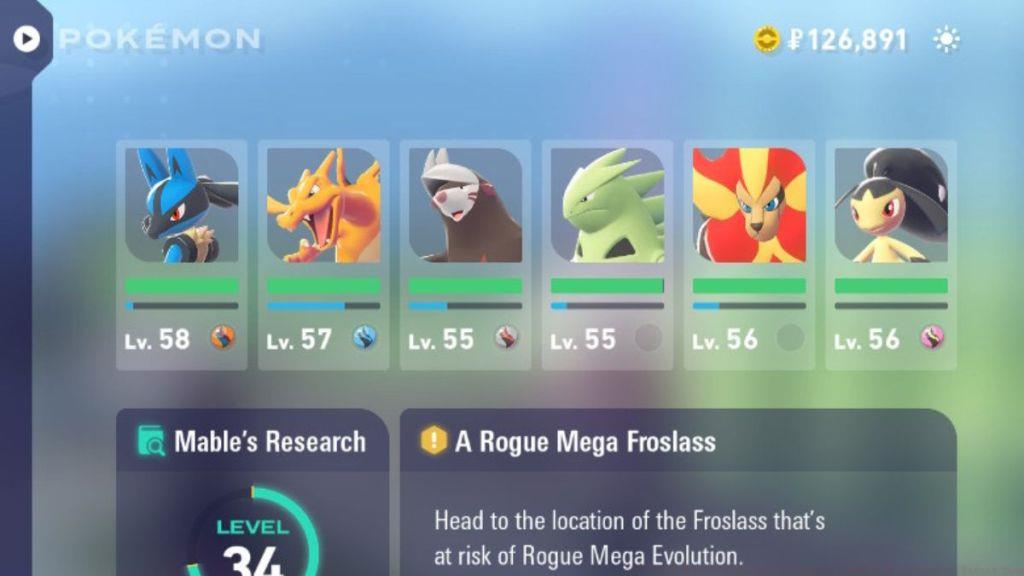Pick Tyranitar from the party
The width and height of the screenshot is (1024, 576).
point(607,254)
